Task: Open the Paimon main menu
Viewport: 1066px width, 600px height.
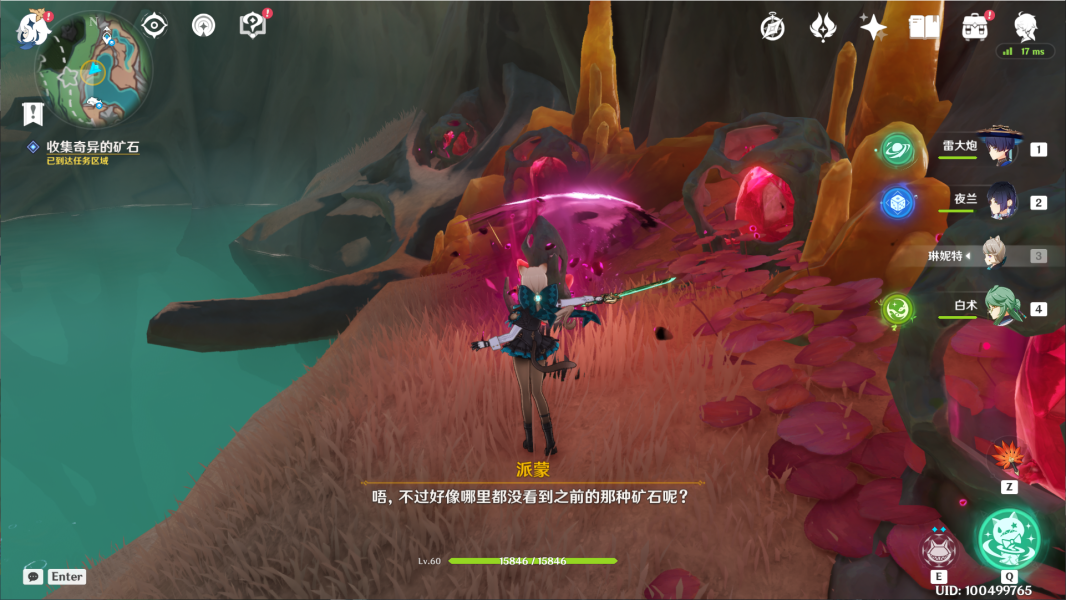Action: pos(32,28)
